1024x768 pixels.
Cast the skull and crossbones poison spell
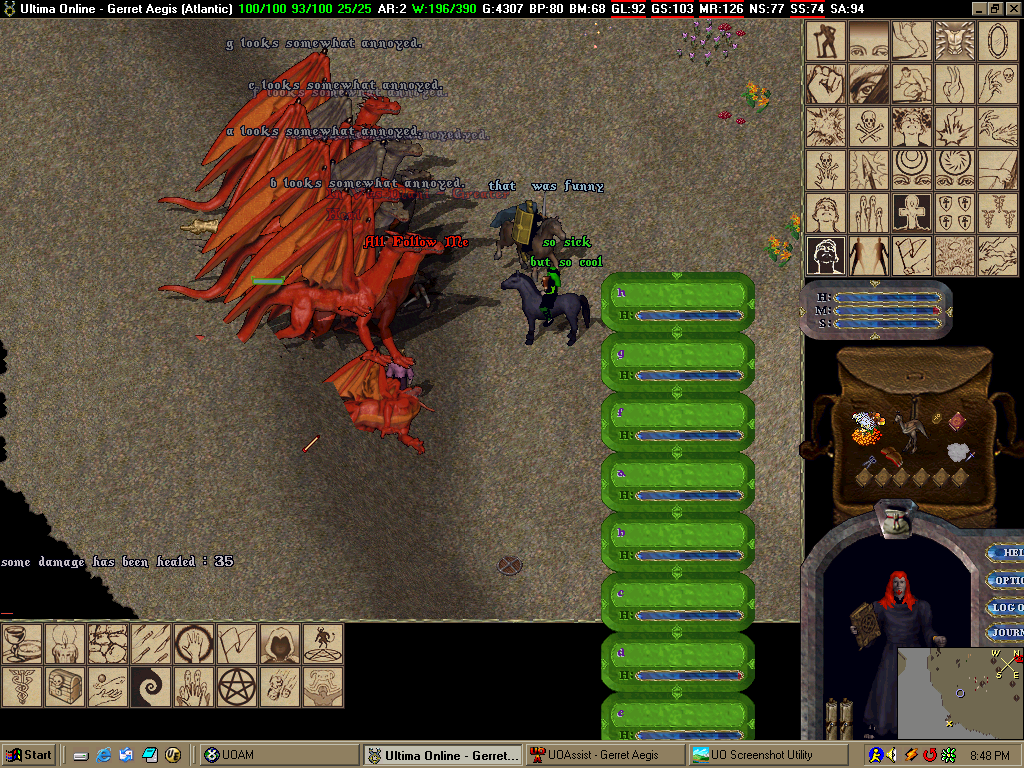869,127
